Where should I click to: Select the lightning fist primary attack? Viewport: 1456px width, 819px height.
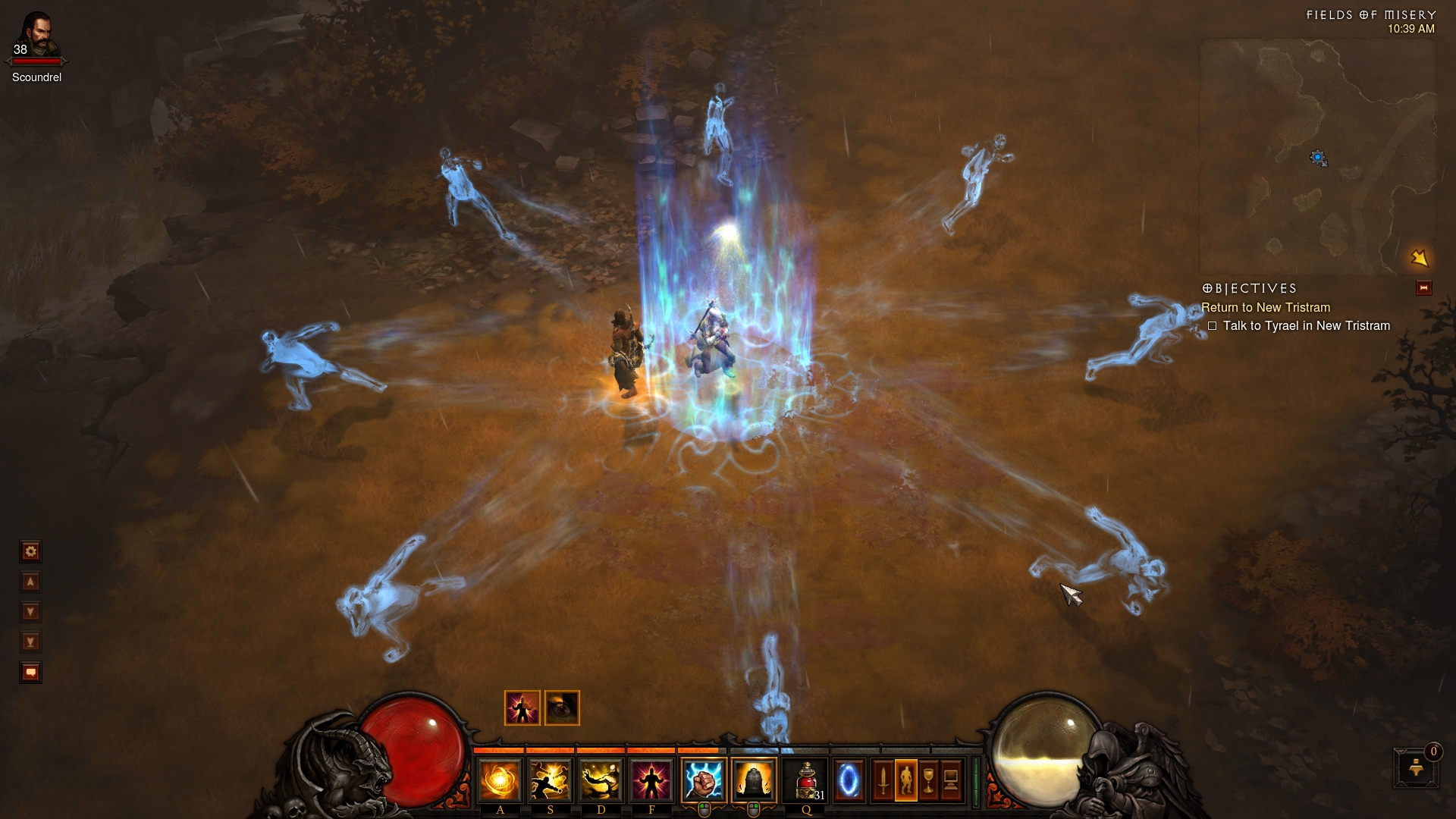704,780
